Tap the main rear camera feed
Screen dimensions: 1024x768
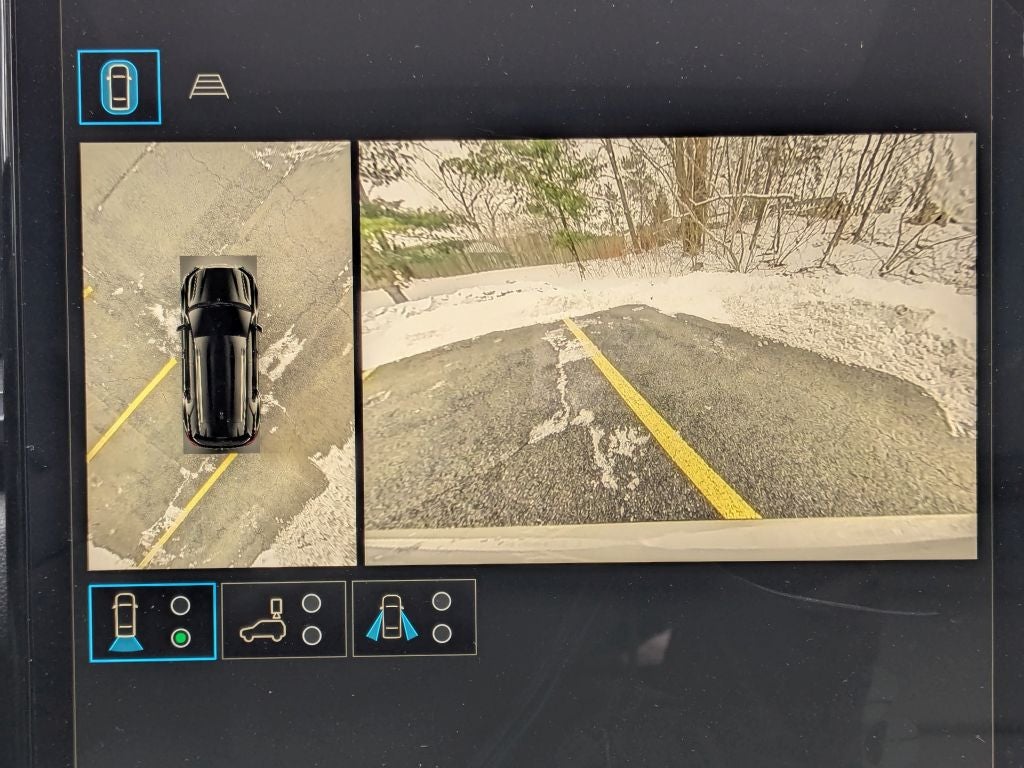tap(668, 348)
